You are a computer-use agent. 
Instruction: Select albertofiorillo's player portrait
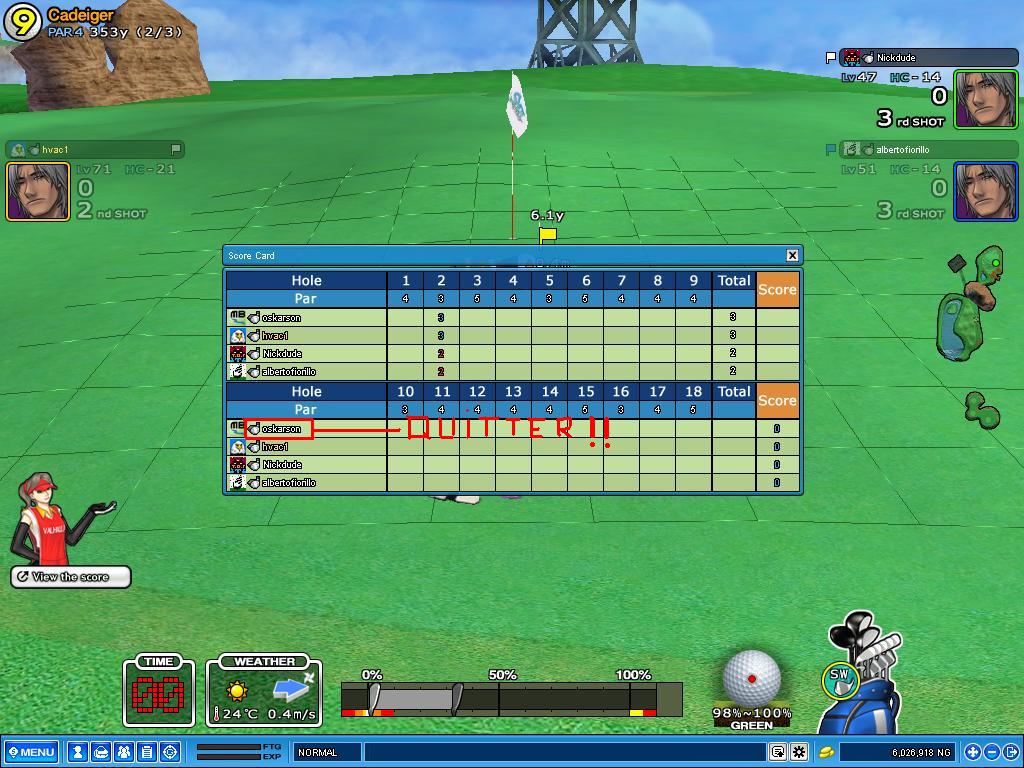coord(985,190)
